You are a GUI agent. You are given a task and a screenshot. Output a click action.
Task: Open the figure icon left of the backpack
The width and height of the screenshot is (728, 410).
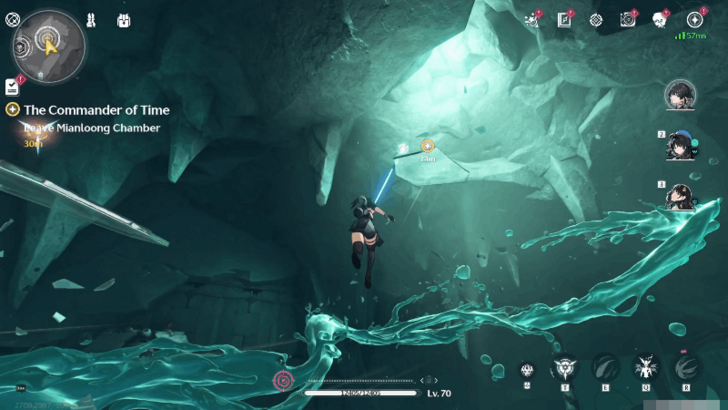click(90, 19)
